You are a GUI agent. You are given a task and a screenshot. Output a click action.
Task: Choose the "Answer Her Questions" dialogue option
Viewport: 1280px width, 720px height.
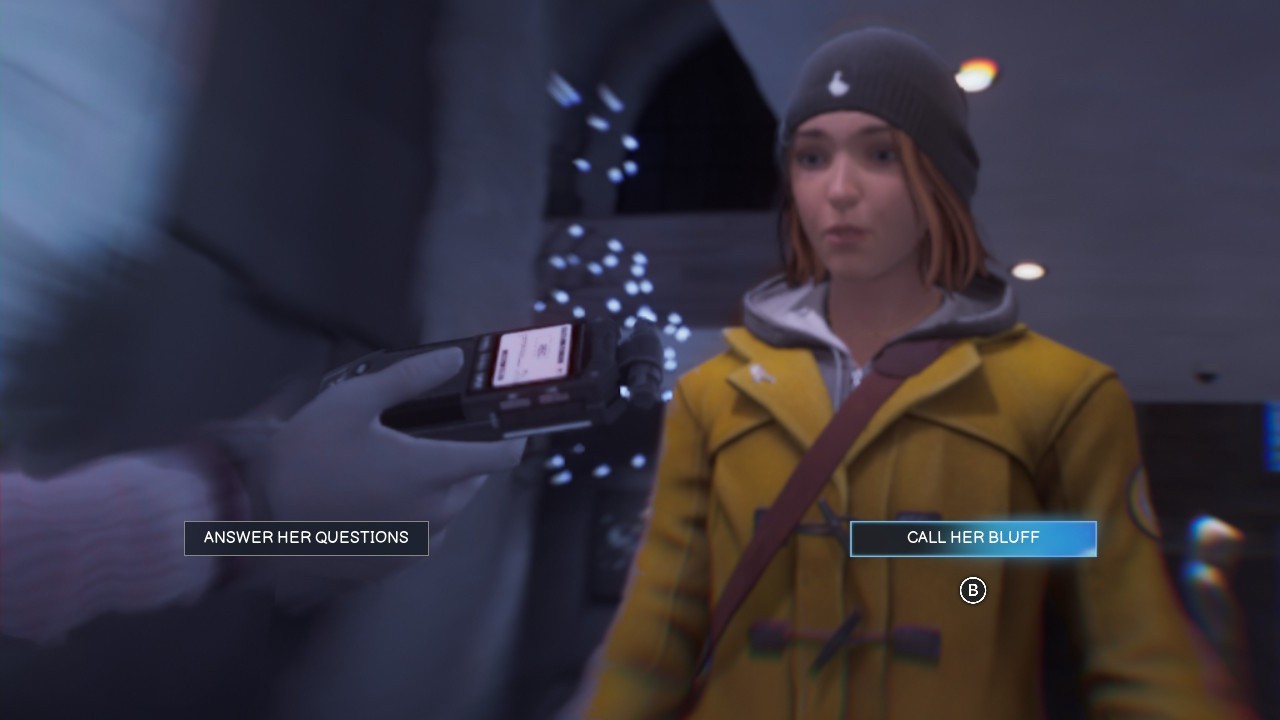click(306, 538)
